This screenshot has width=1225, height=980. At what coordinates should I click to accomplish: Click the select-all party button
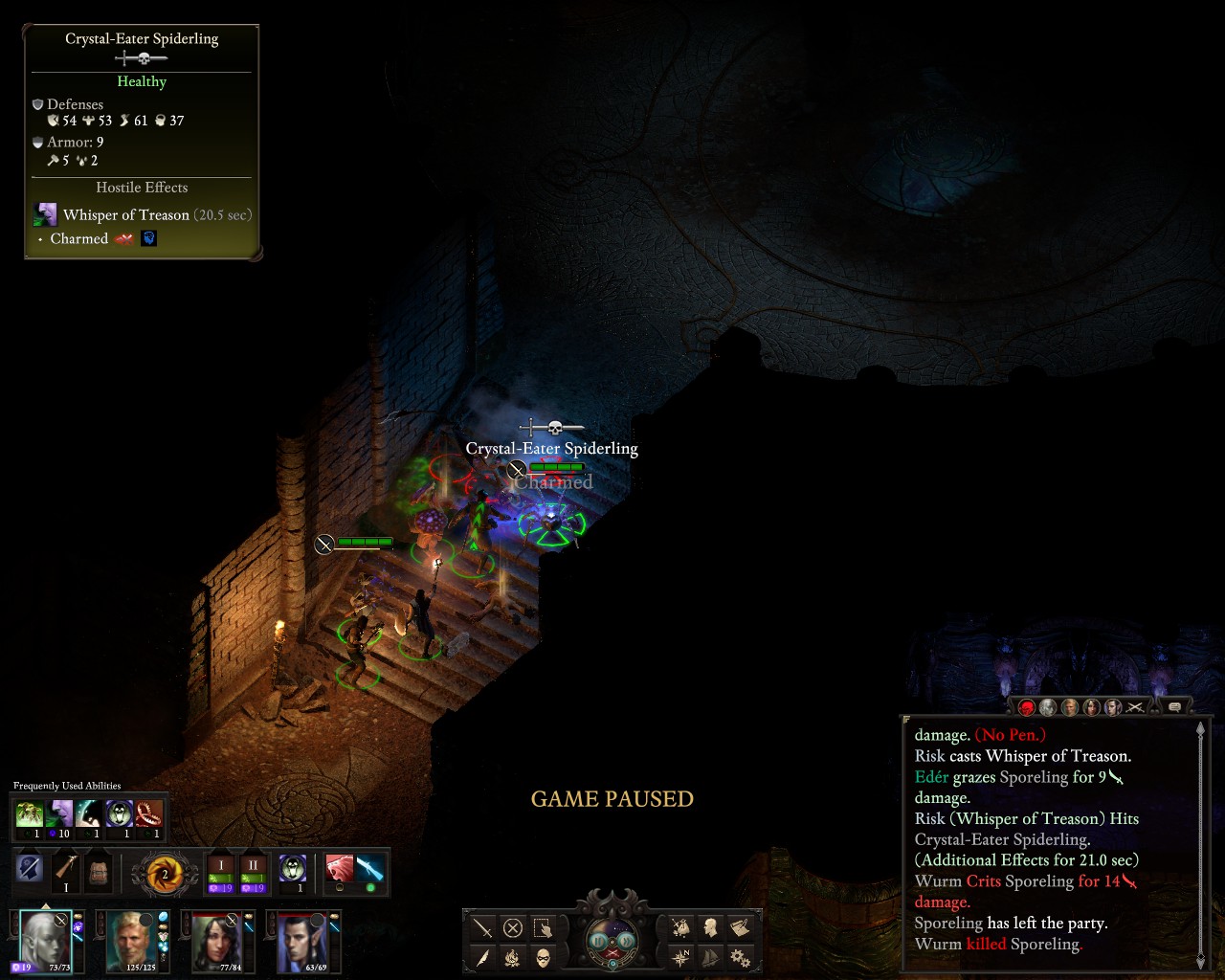tap(543, 927)
